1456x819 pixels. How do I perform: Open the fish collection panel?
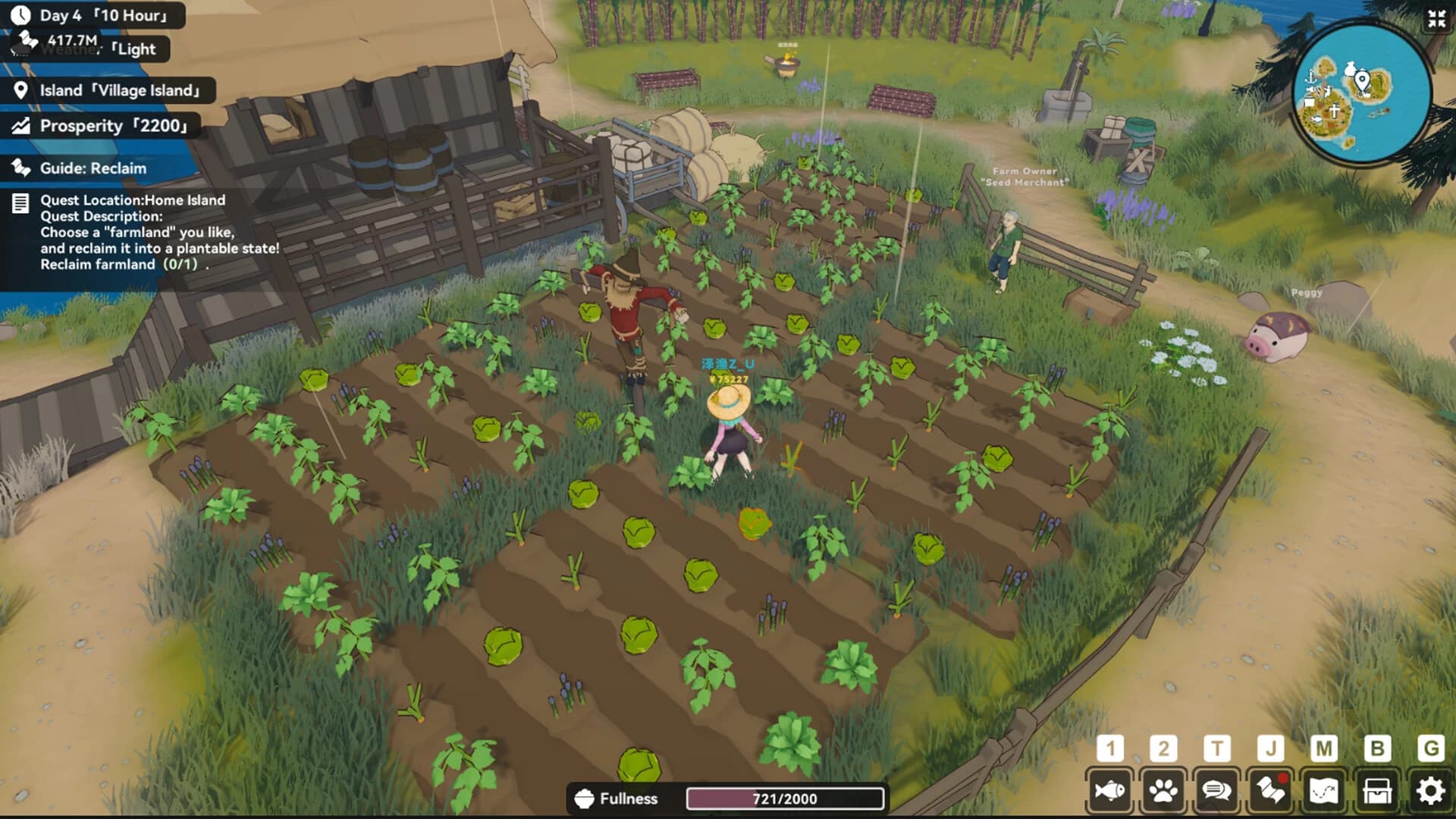click(x=1111, y=789)
